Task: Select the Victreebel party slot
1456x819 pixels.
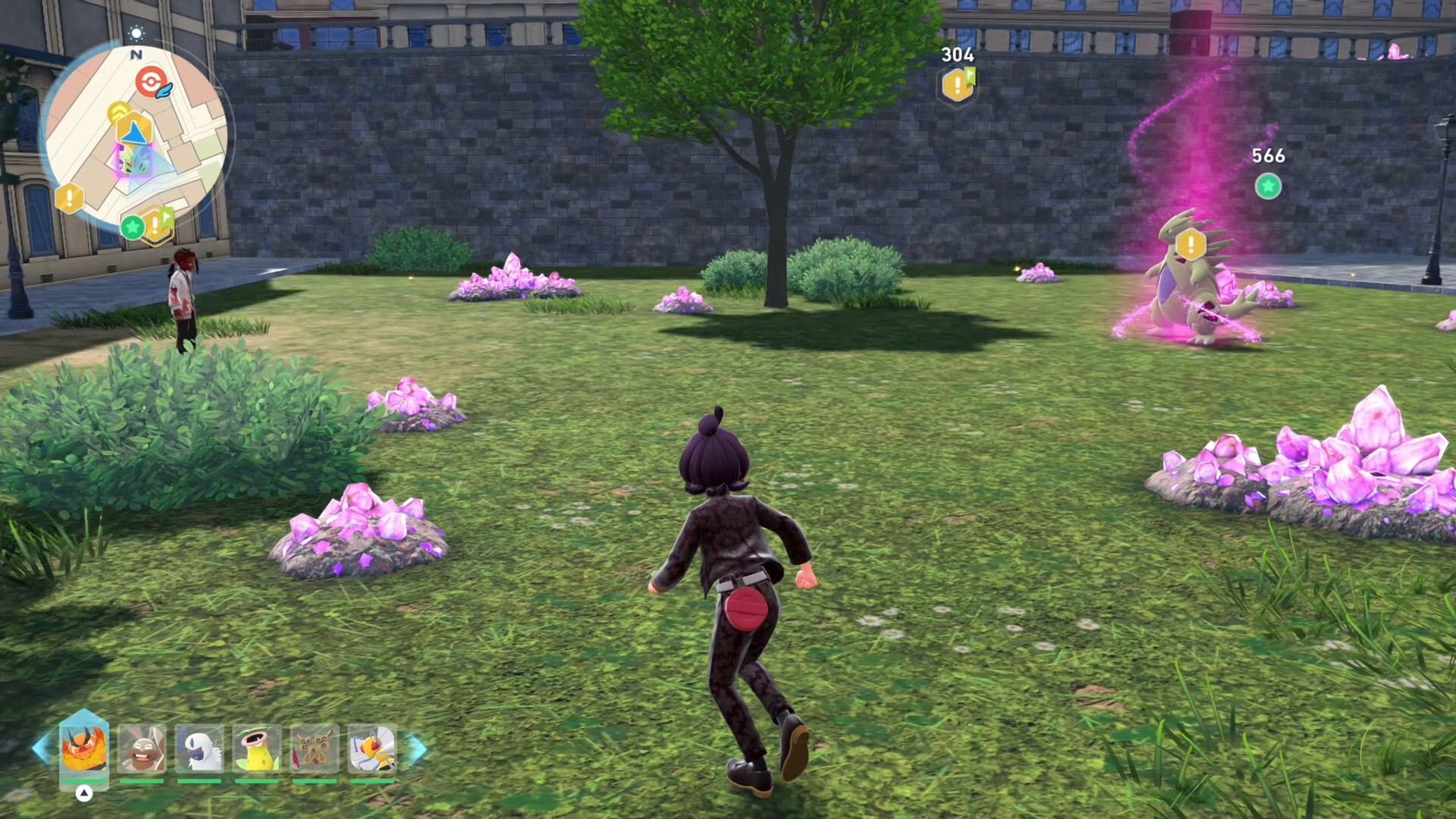Action: pos(257,748)
